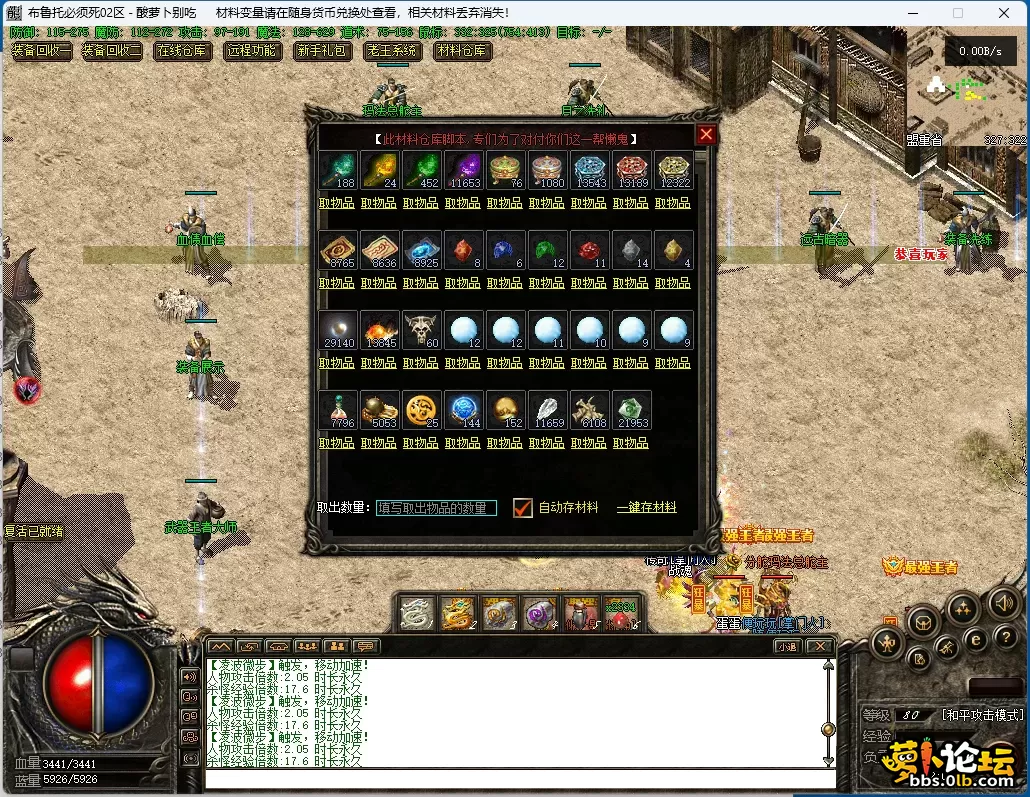This screenshot has height=797, width=1030.
Task: Open the 在线仓库 online warehouse
Action: pyautogui.click(x=183, y=51)
